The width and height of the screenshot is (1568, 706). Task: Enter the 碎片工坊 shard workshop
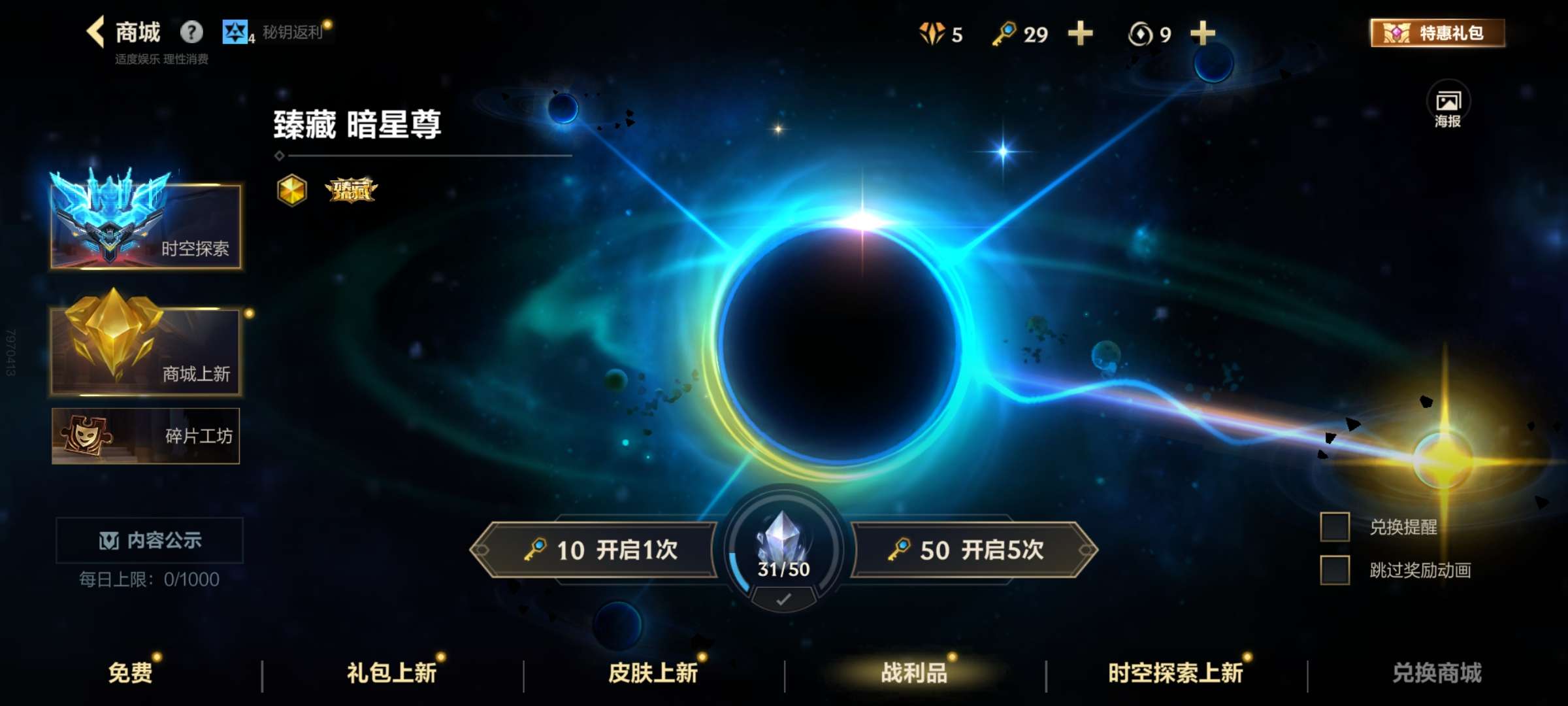(145, 436)
